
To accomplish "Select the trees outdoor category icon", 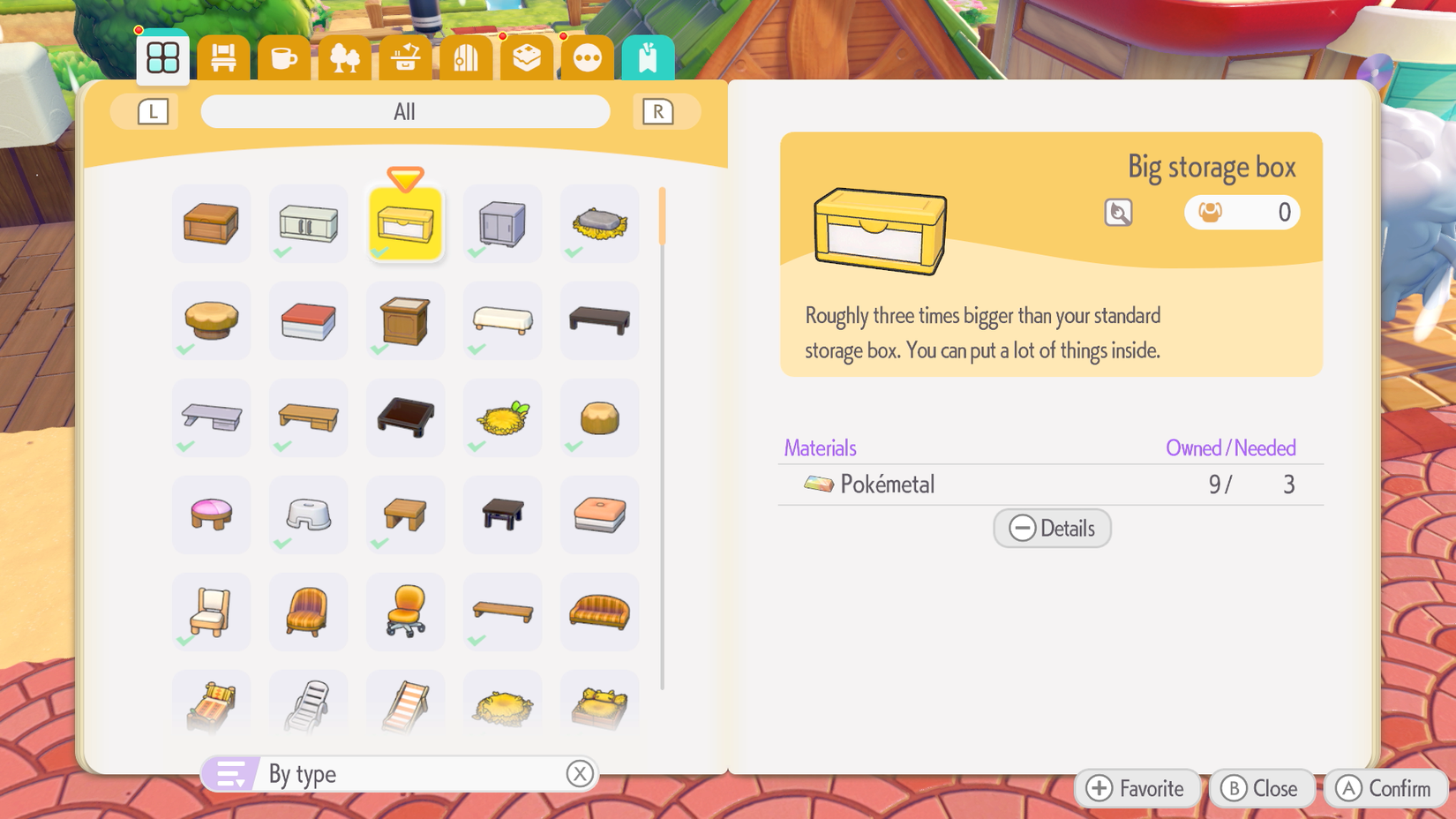I will [345, 56].
